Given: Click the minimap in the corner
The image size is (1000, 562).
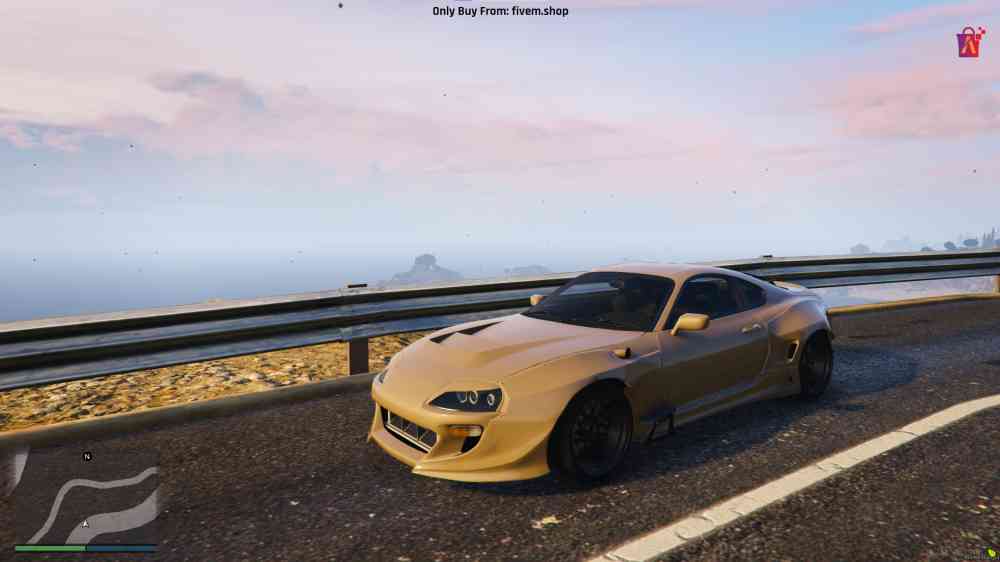Looking at the screenshot, I should click(86, 497).
